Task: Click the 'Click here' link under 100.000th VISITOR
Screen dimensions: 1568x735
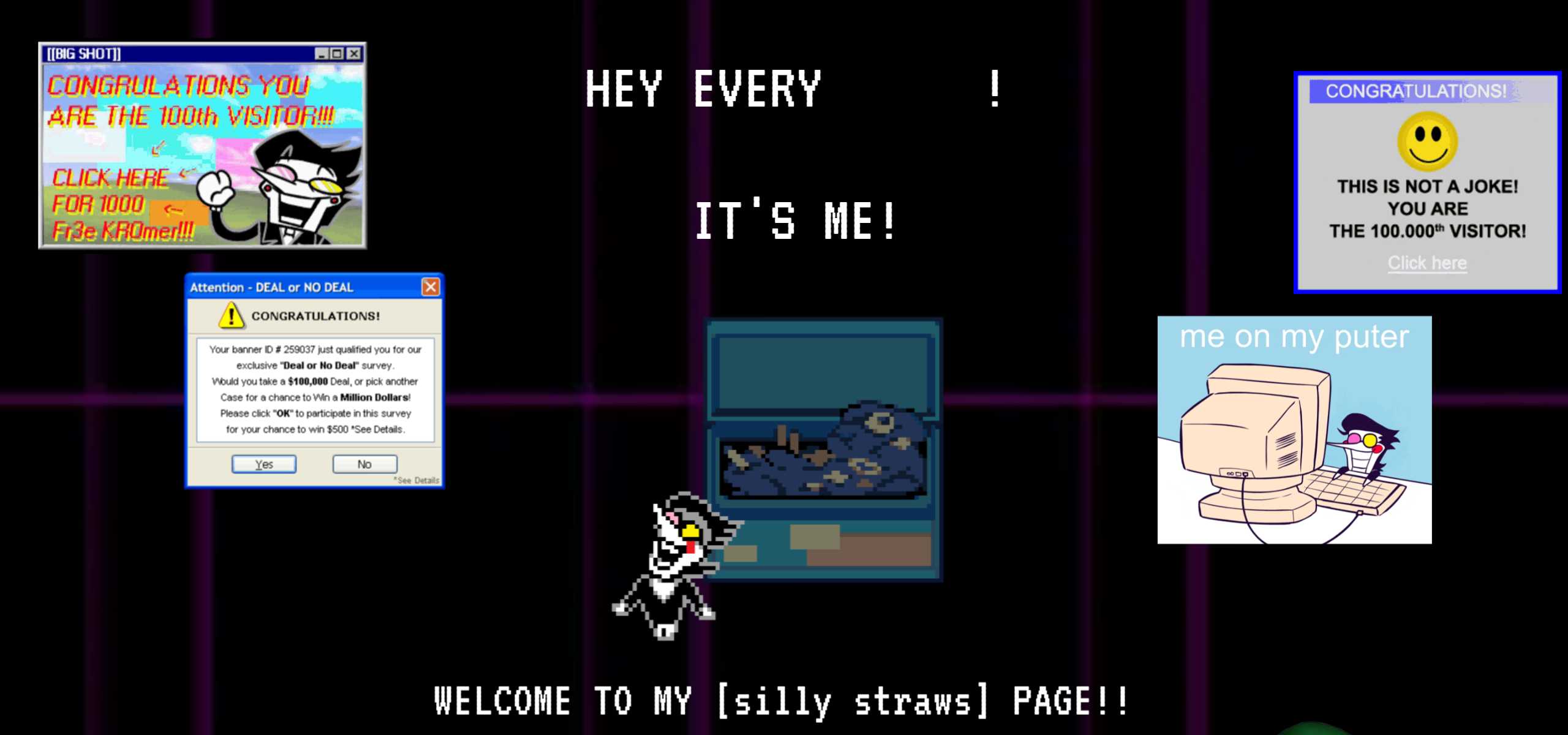Action: [x=1427, y=262]
